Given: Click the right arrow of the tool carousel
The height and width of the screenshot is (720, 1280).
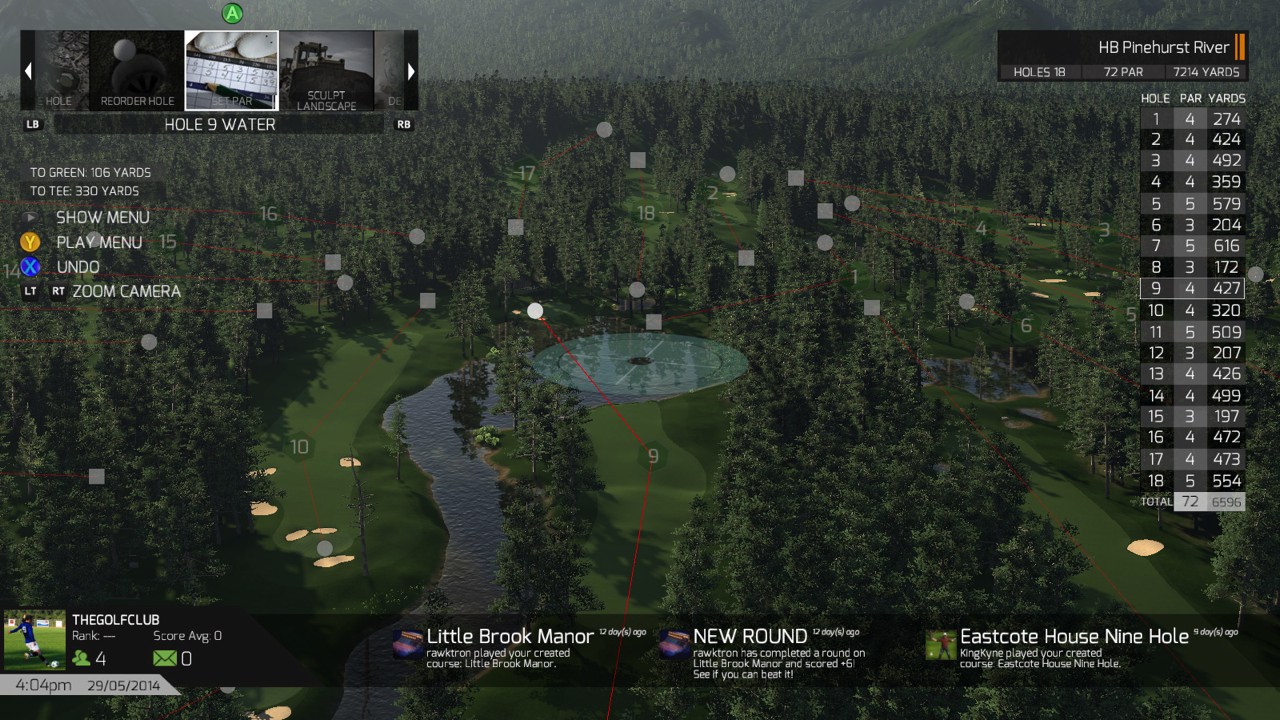Looking at the screenshot, I should [410, 71].
